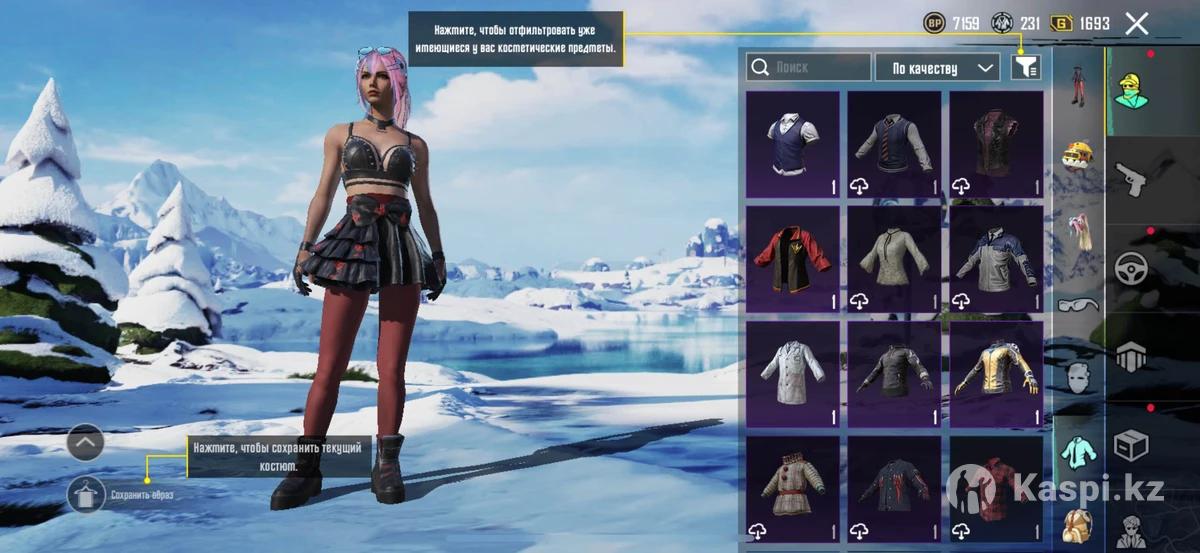Open the По качеству sort dropdown
This screenshot has width=1200, height=553.
tap(937, 67)
